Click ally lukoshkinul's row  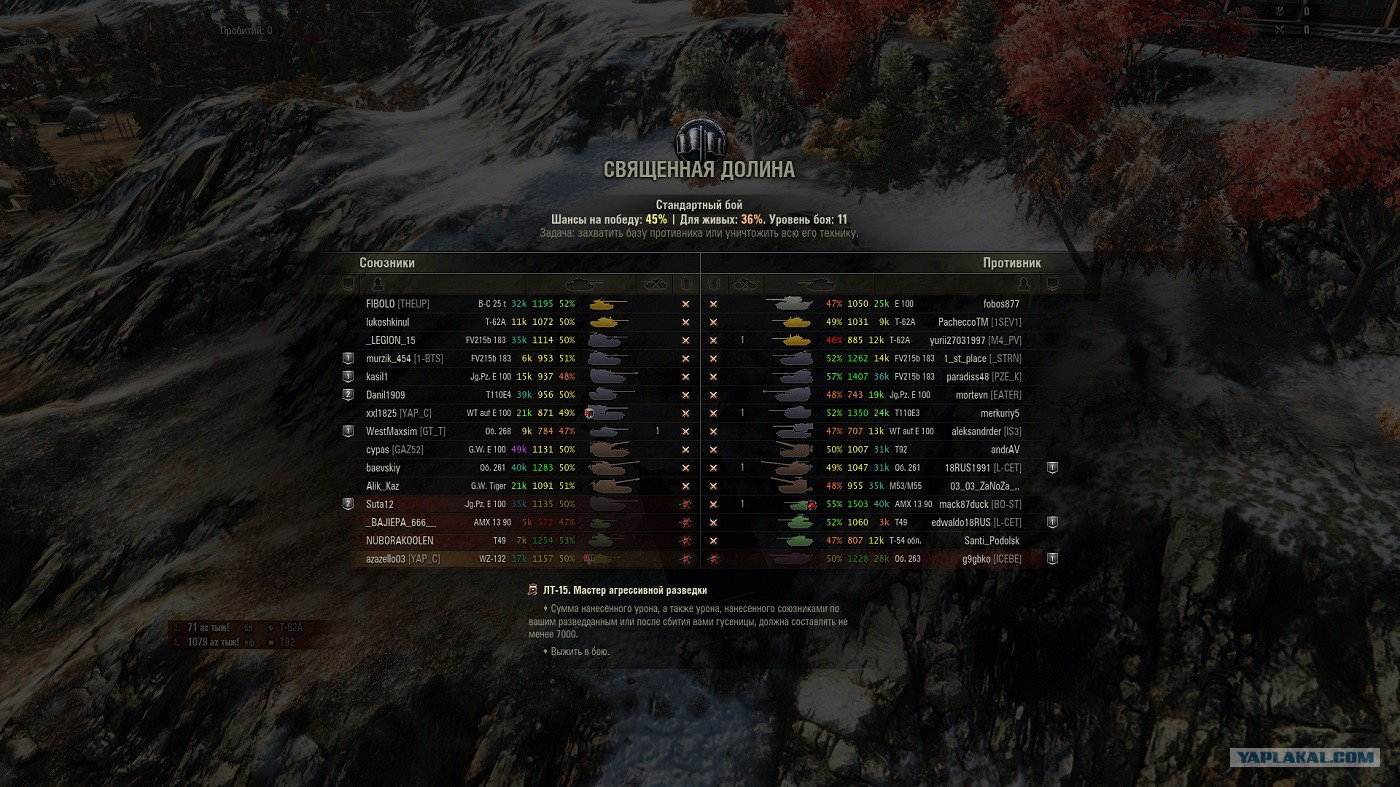tap(388, 322)
